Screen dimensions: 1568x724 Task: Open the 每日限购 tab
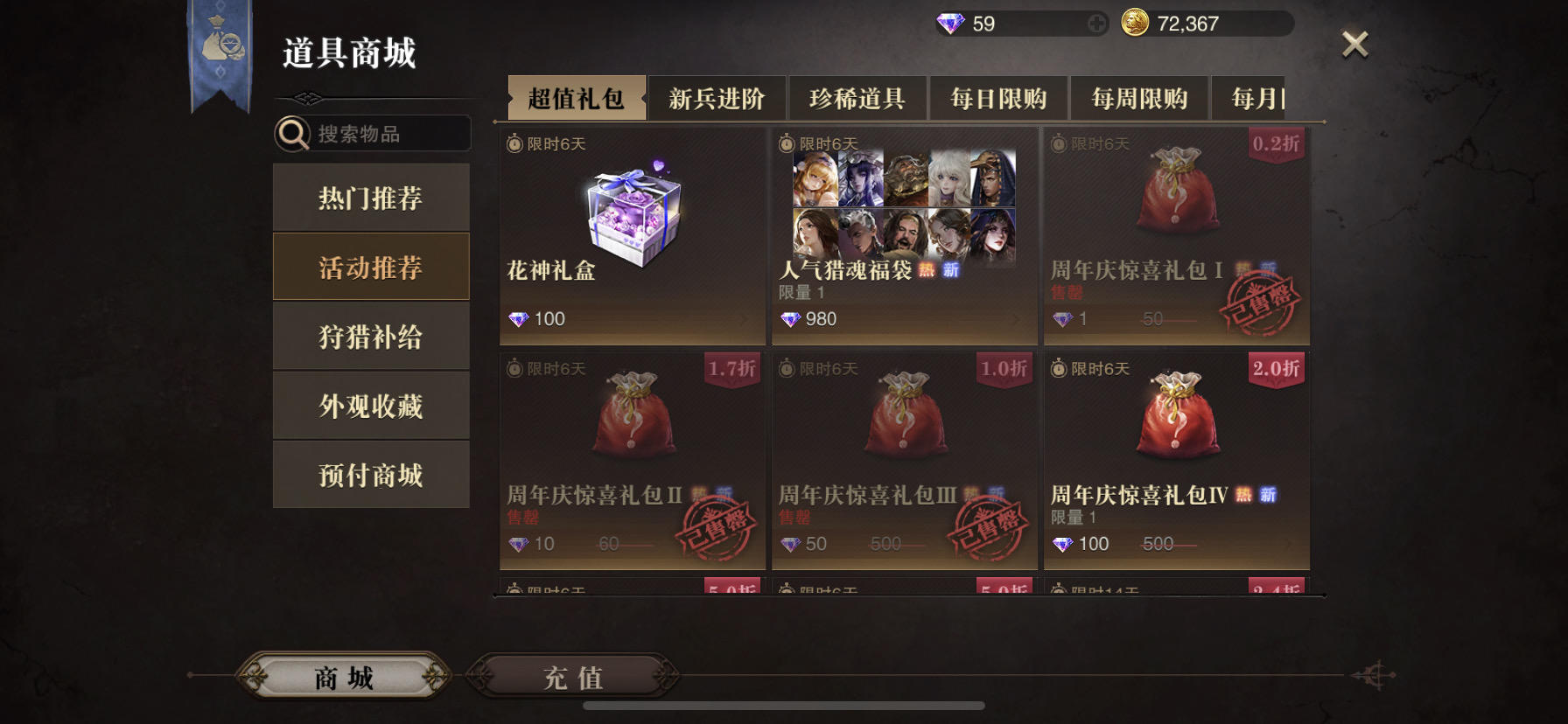(x=997, y=99)
